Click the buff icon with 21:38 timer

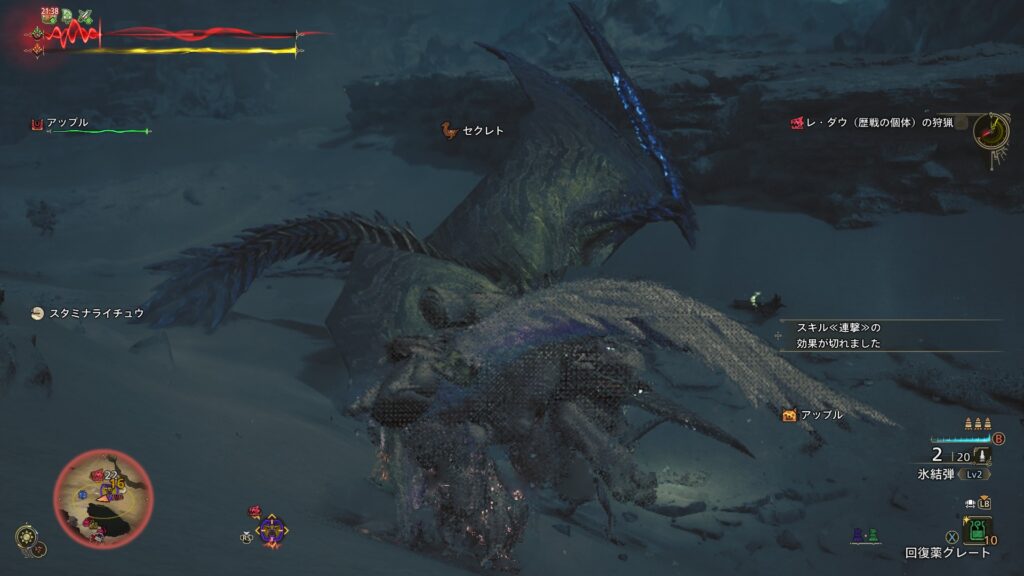tap(48, 15)
